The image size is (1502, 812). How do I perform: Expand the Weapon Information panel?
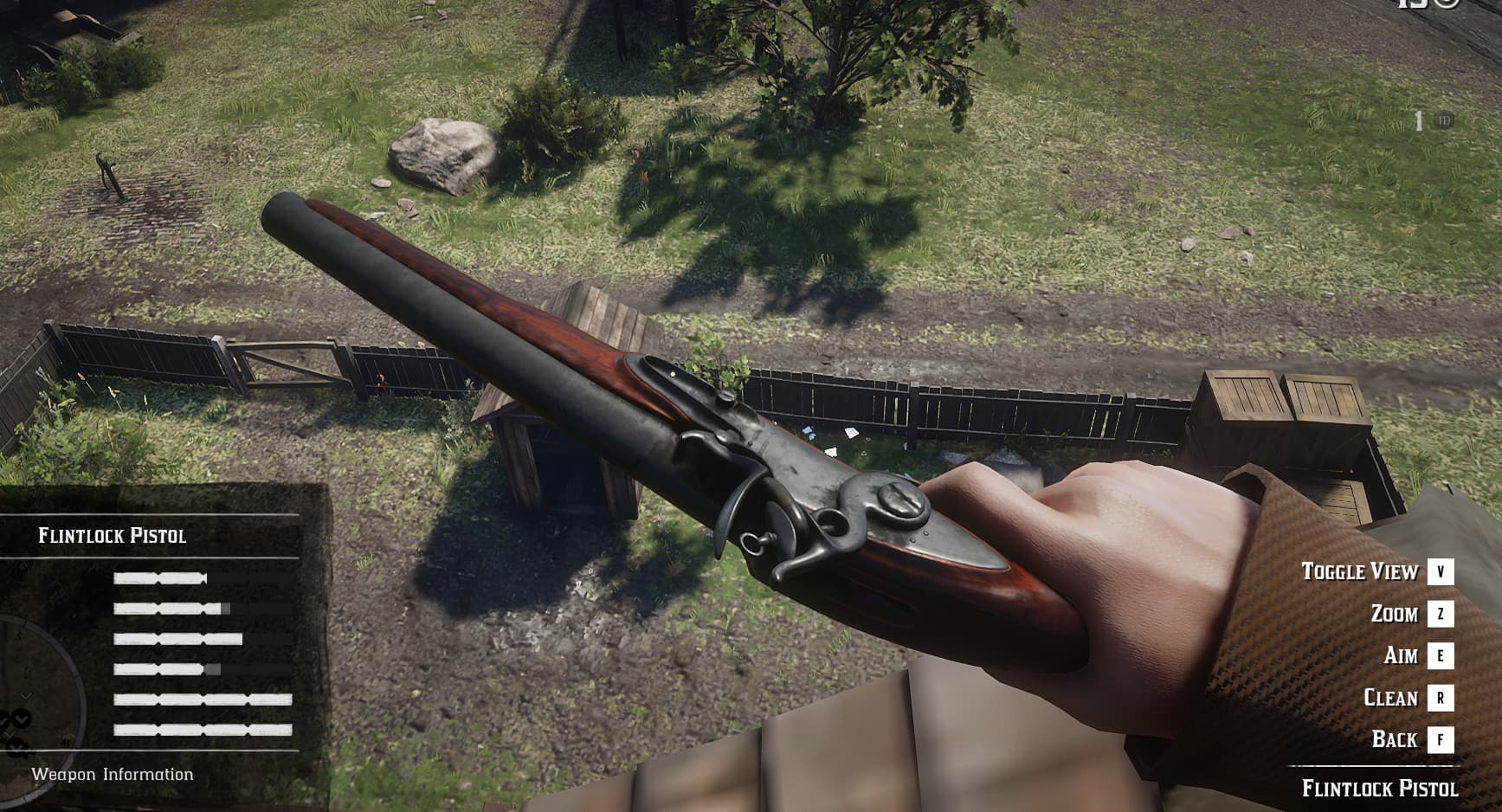pyautogui.click(x=113, y=775)
